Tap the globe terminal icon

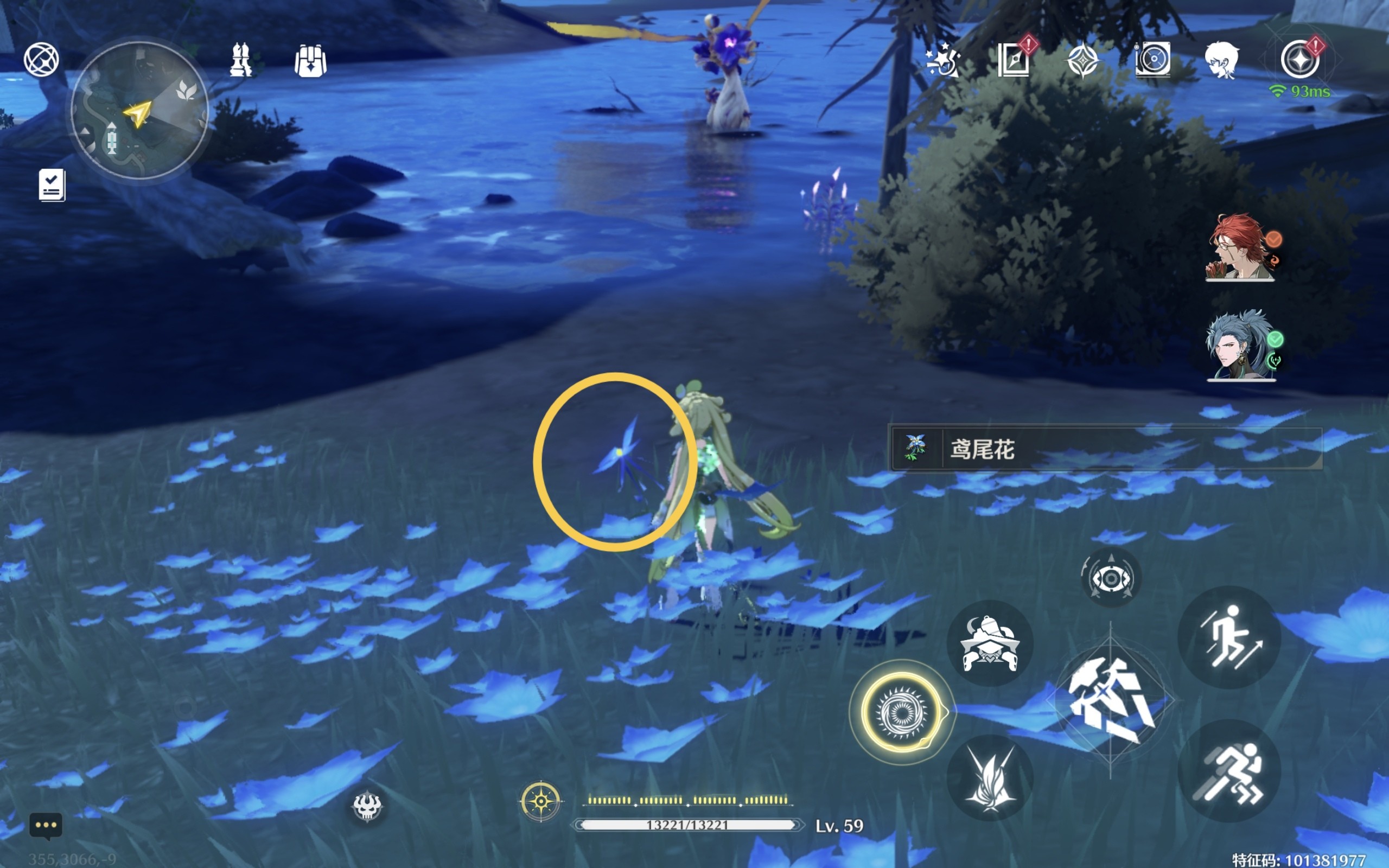[x=41, y=59]
